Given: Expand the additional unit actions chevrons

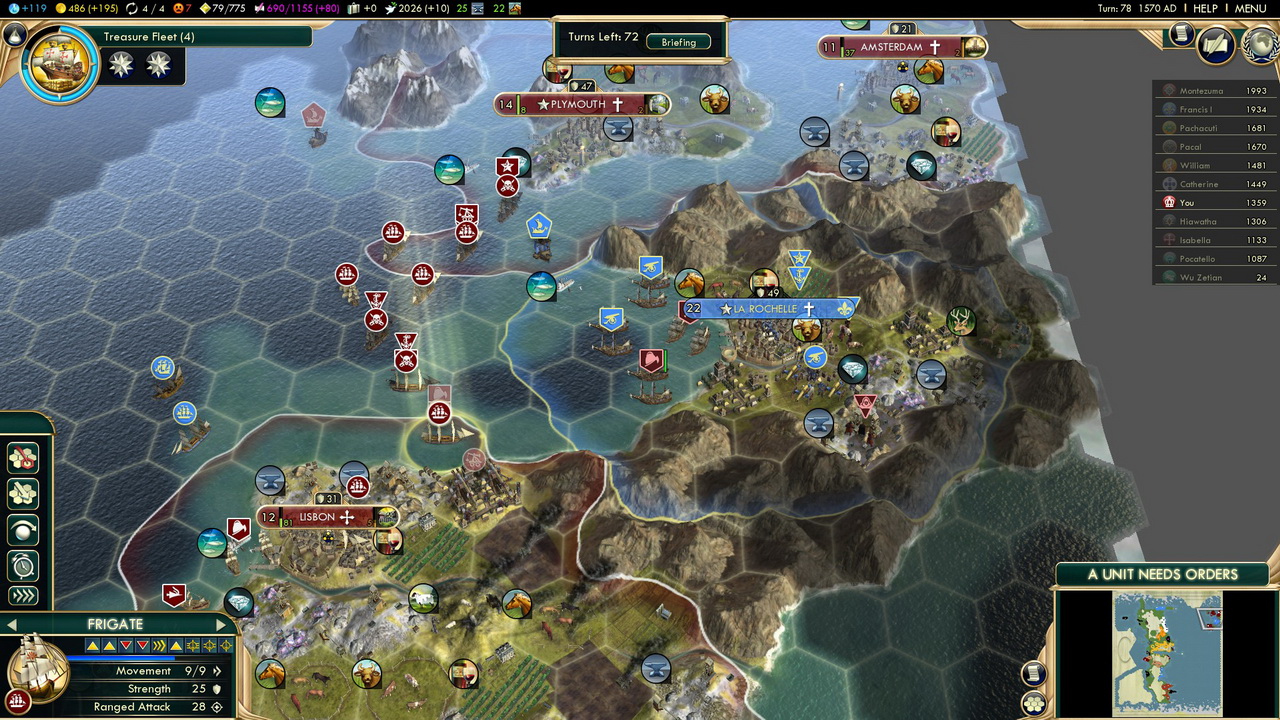Looking at the screenshot, I should pyautogui.click(x=22, y=597).
